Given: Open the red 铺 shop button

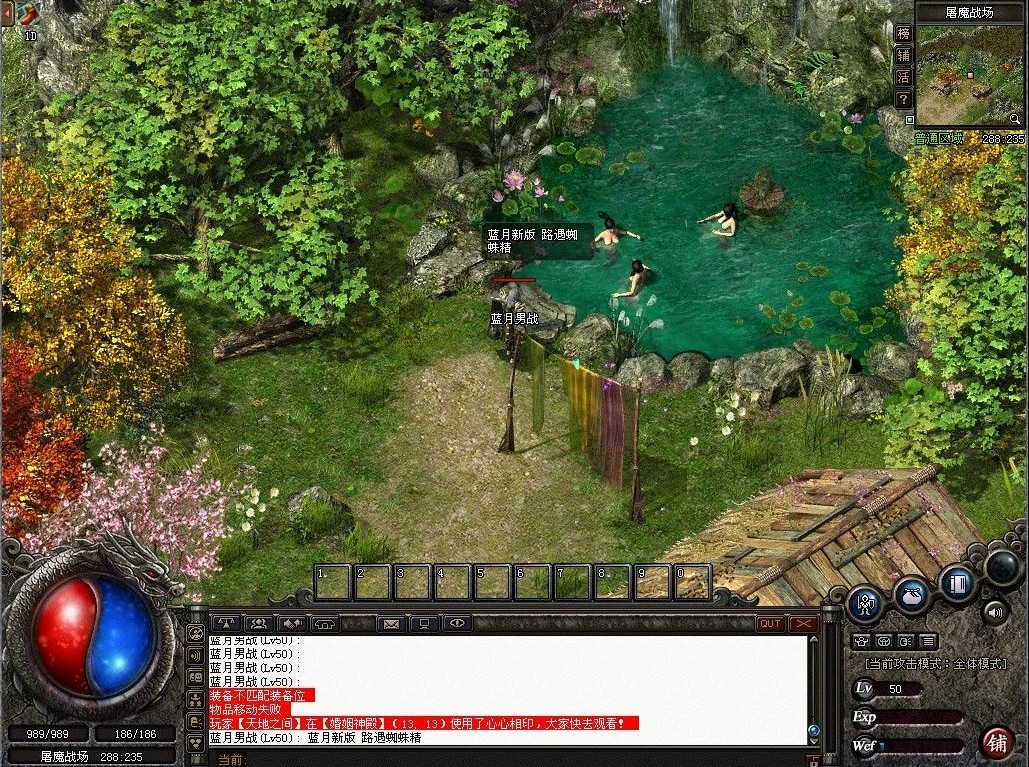Looking at the screenshot, I should 996,742.
